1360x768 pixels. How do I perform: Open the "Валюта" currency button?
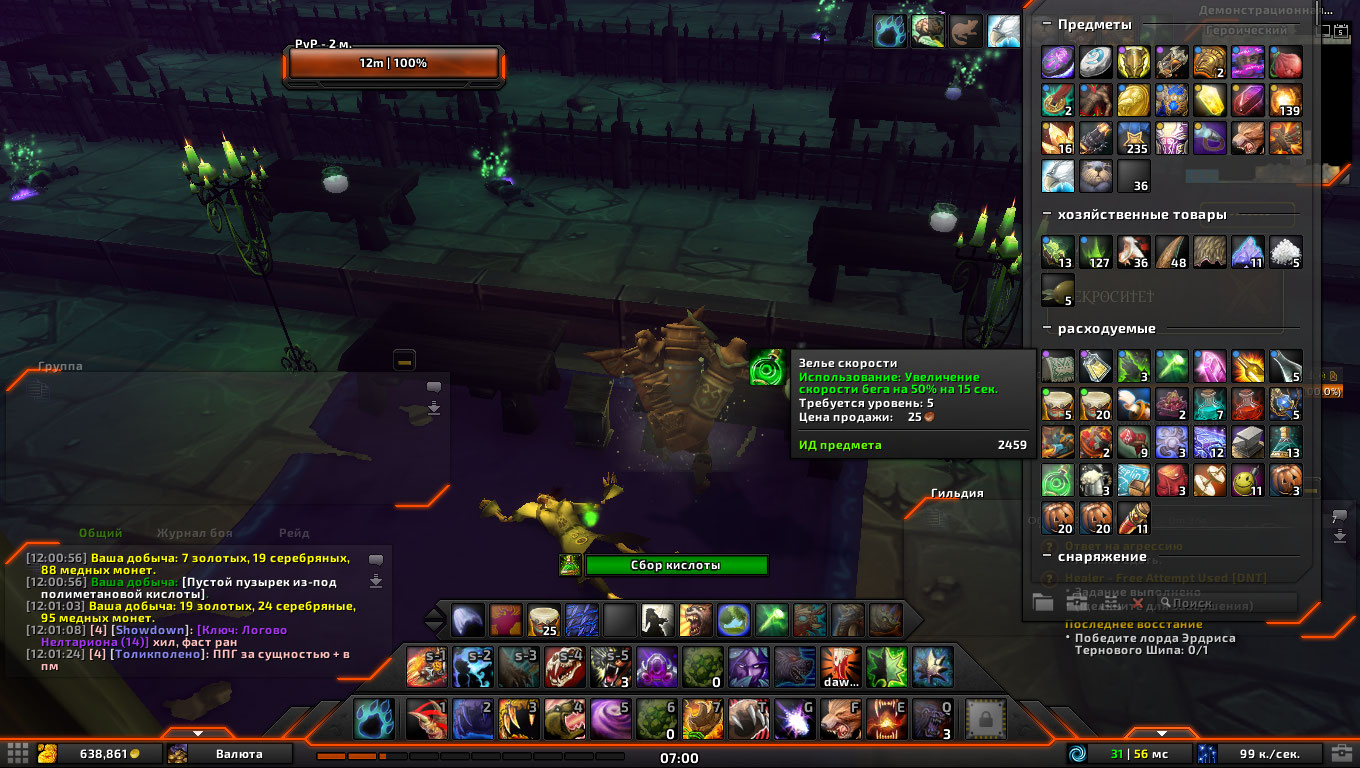(230, 753)
